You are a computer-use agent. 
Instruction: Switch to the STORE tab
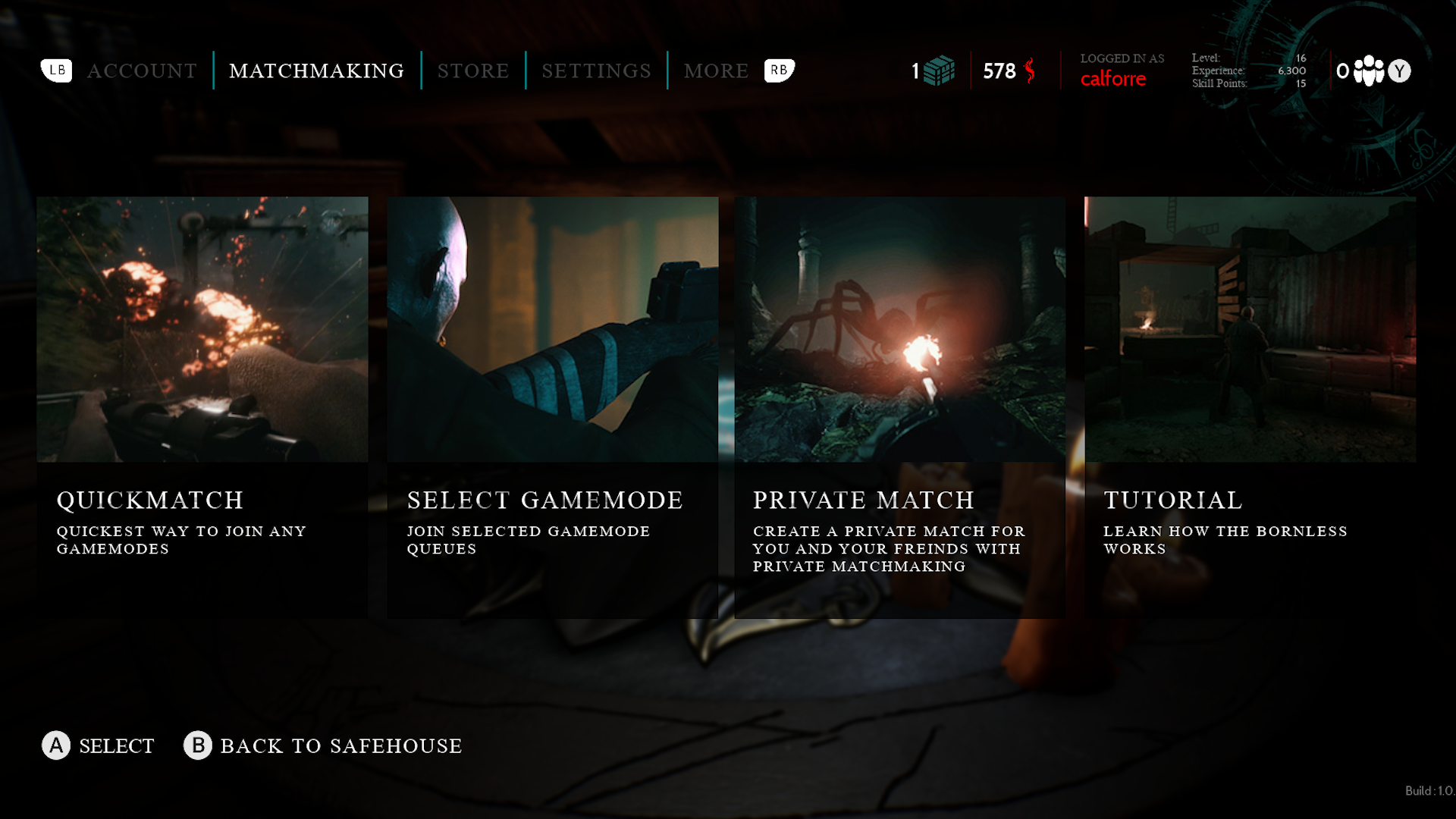(472, 71)
